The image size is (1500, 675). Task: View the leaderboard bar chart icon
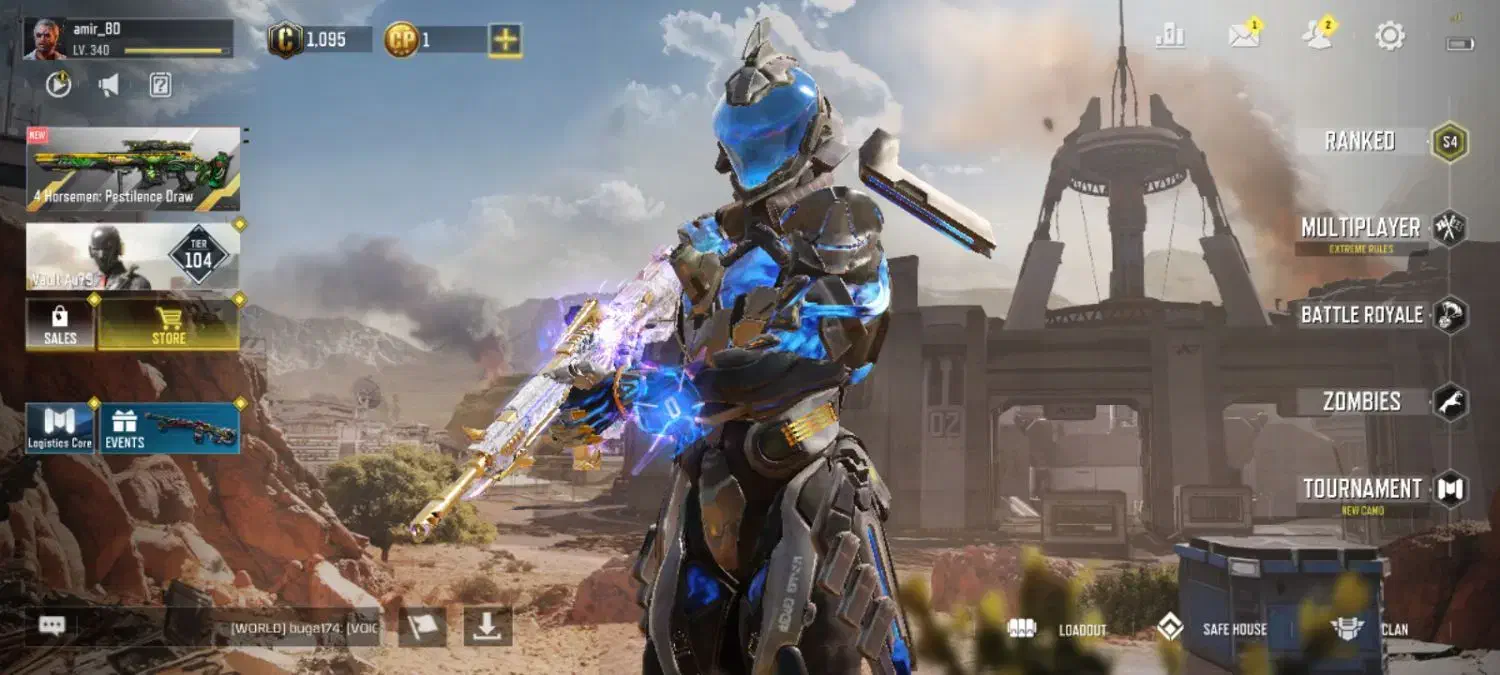coord(1170,37)
